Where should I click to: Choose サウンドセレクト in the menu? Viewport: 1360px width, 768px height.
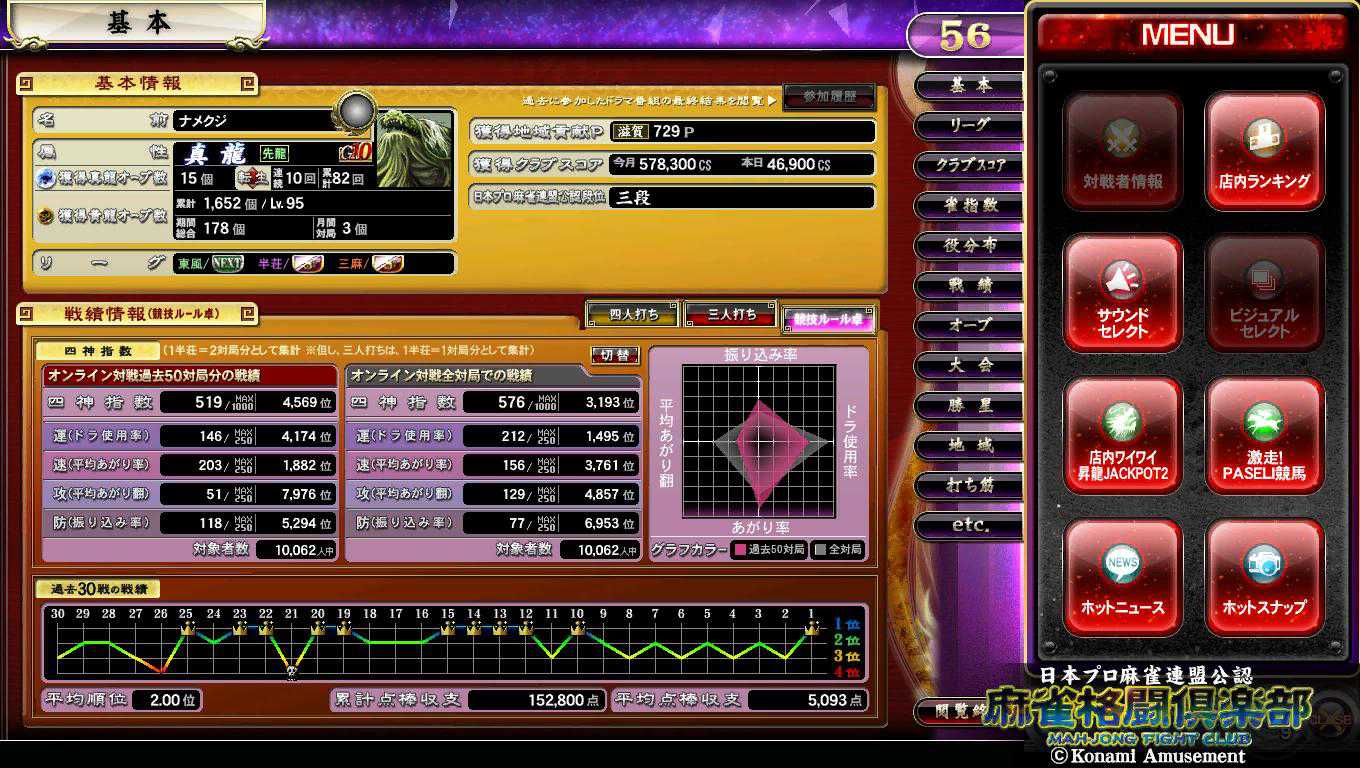tap(1123, 294)
